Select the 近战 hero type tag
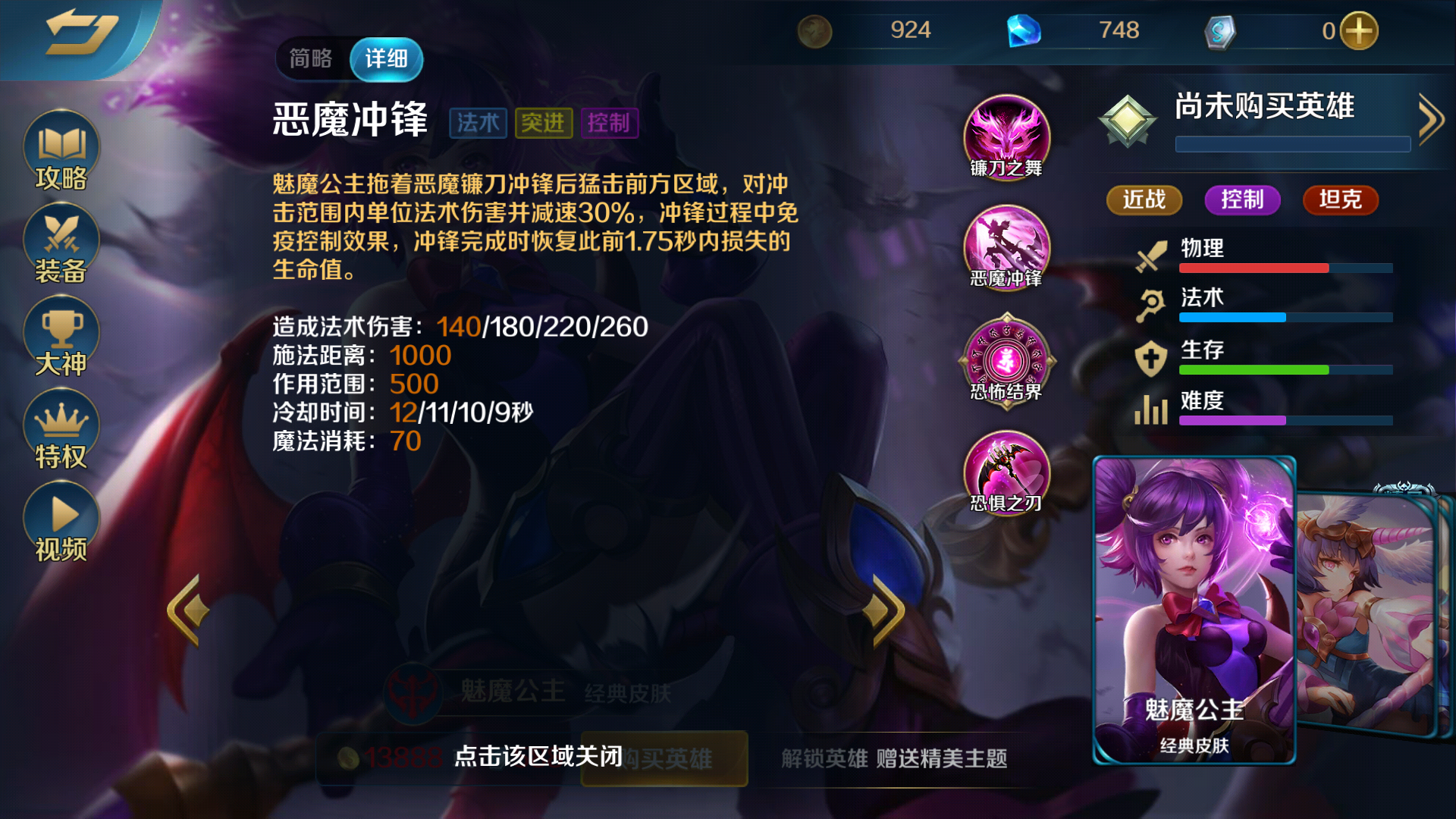 click(x=1144, y=200)
